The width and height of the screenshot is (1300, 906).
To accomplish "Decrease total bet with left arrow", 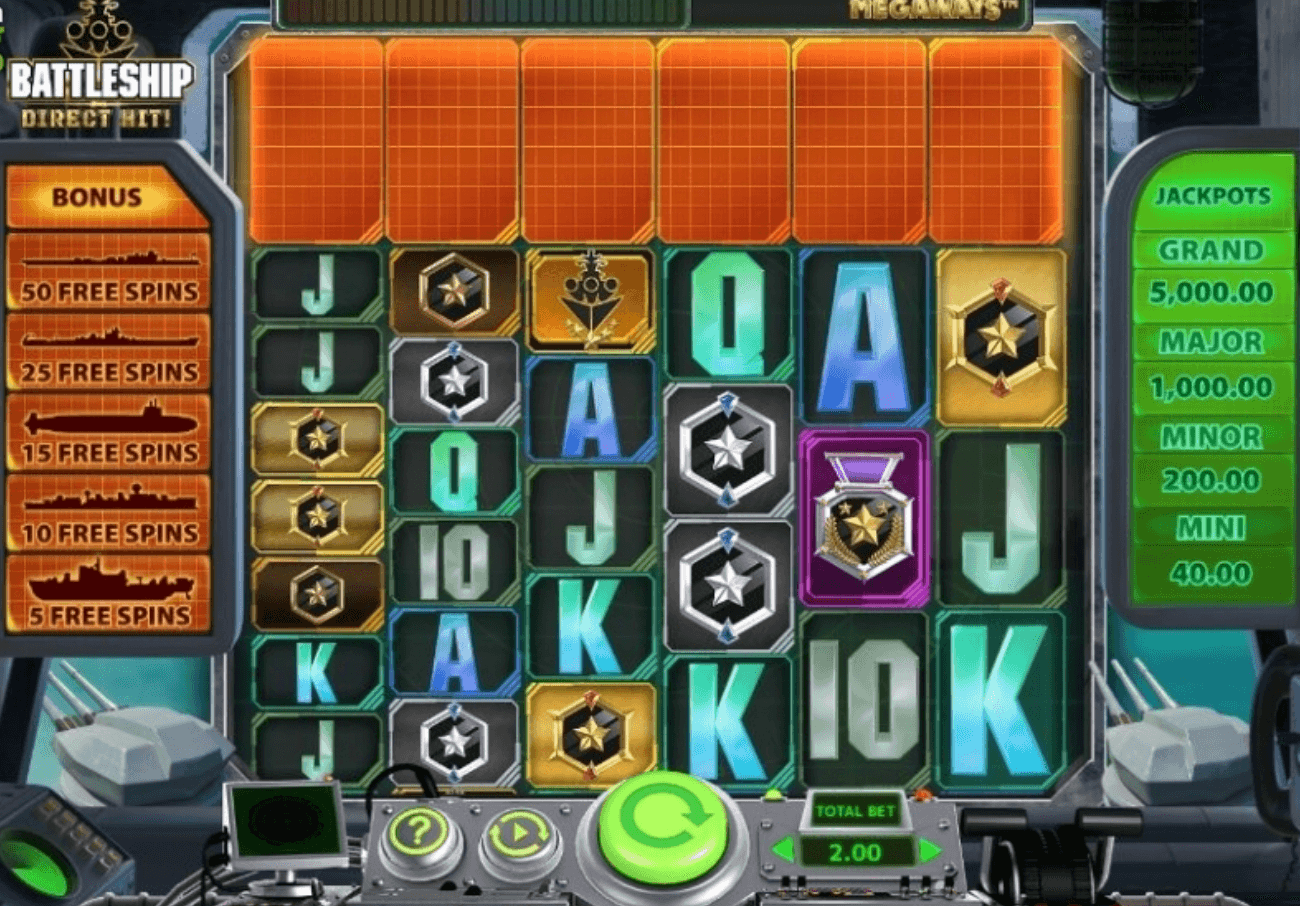I will point(783,851).
